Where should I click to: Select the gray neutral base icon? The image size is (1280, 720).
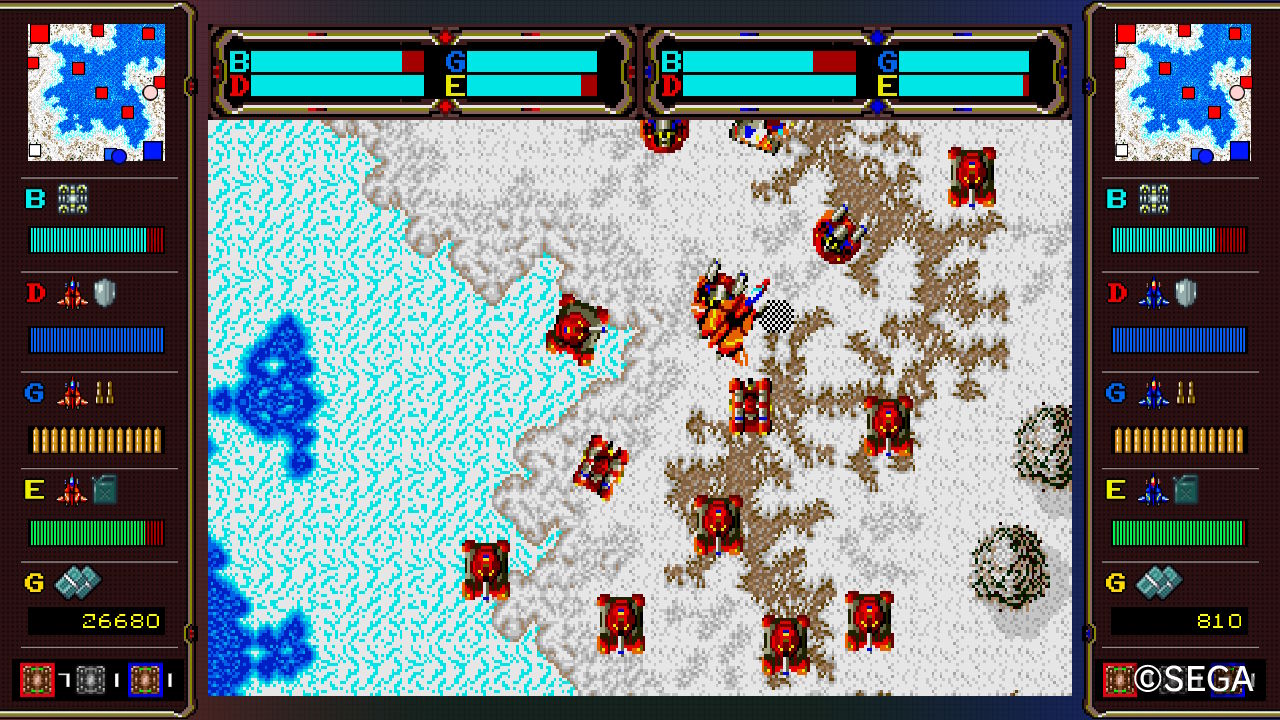pos(91,679)
